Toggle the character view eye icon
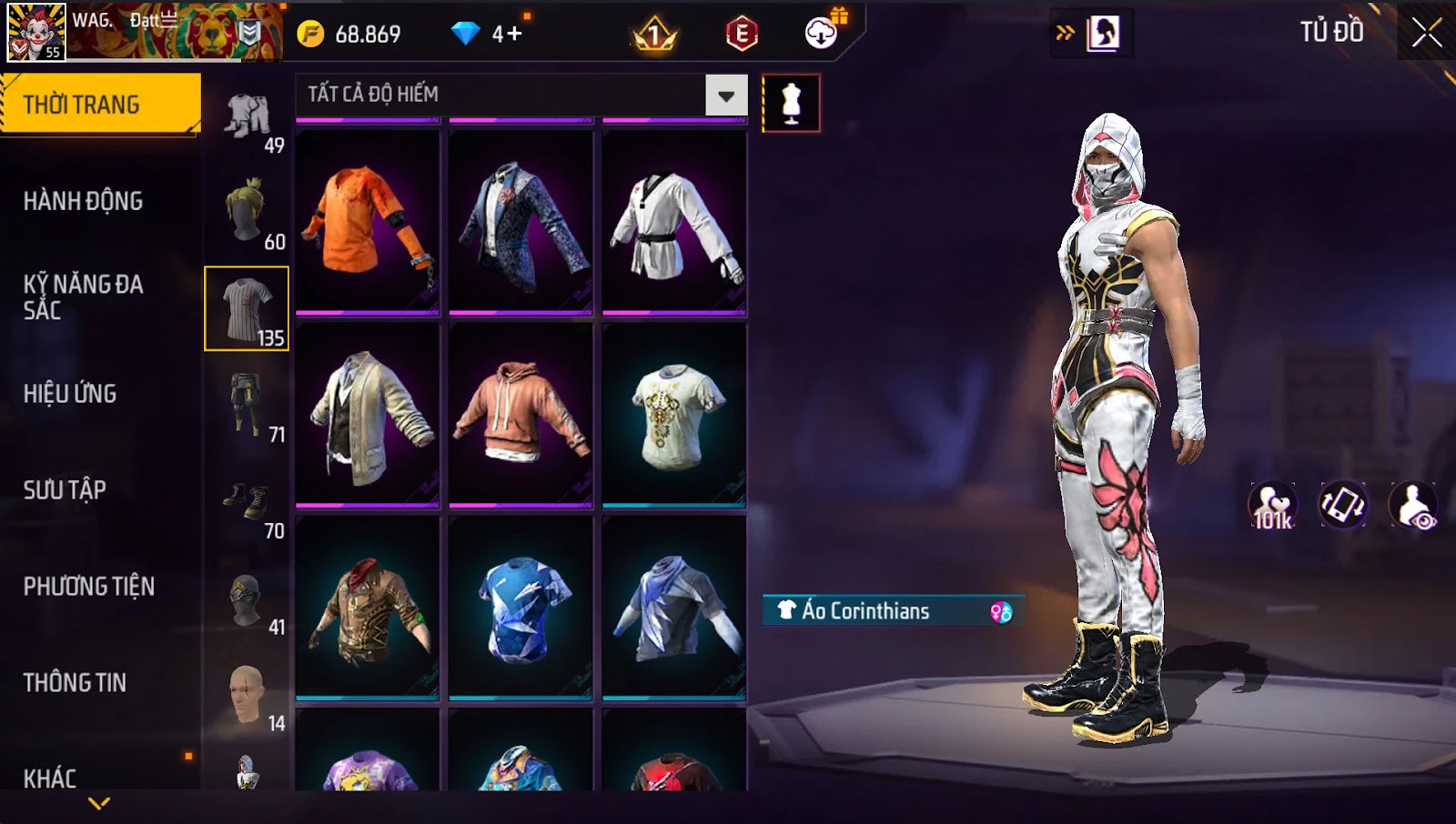Viewport: 1456px width, 824px height. point(1413,506)
